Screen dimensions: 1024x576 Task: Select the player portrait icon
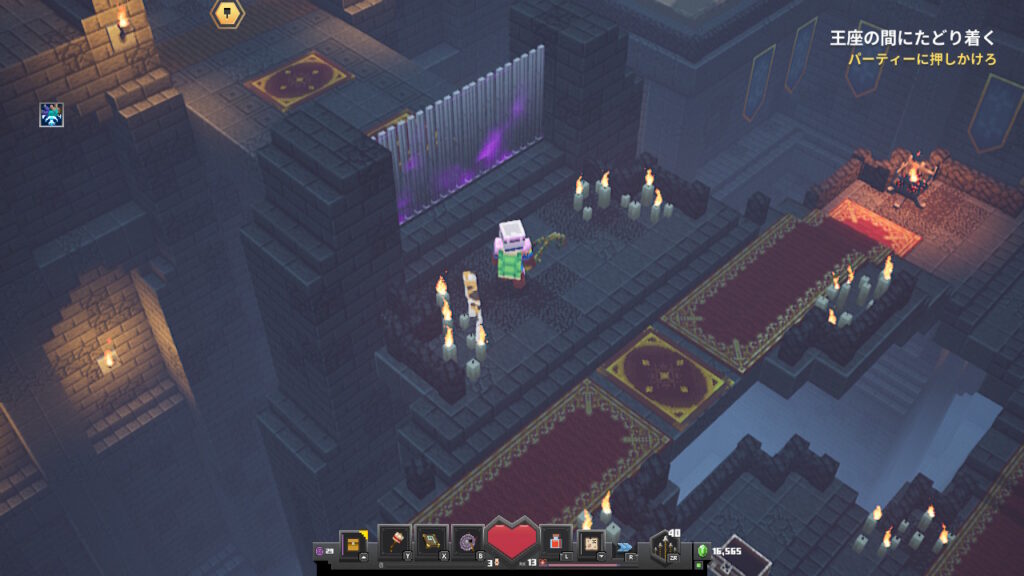(x=51, y=114)
